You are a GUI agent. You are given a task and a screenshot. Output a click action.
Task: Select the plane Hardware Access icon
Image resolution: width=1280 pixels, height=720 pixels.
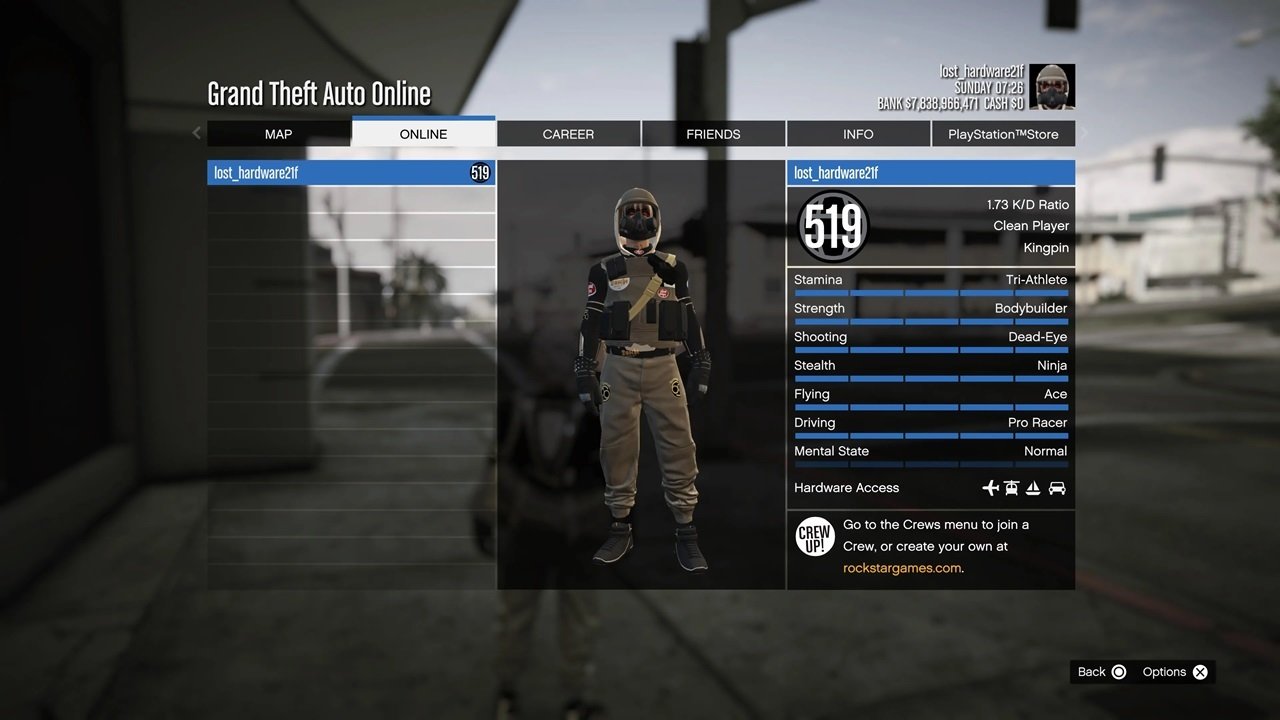coord(990,488)
